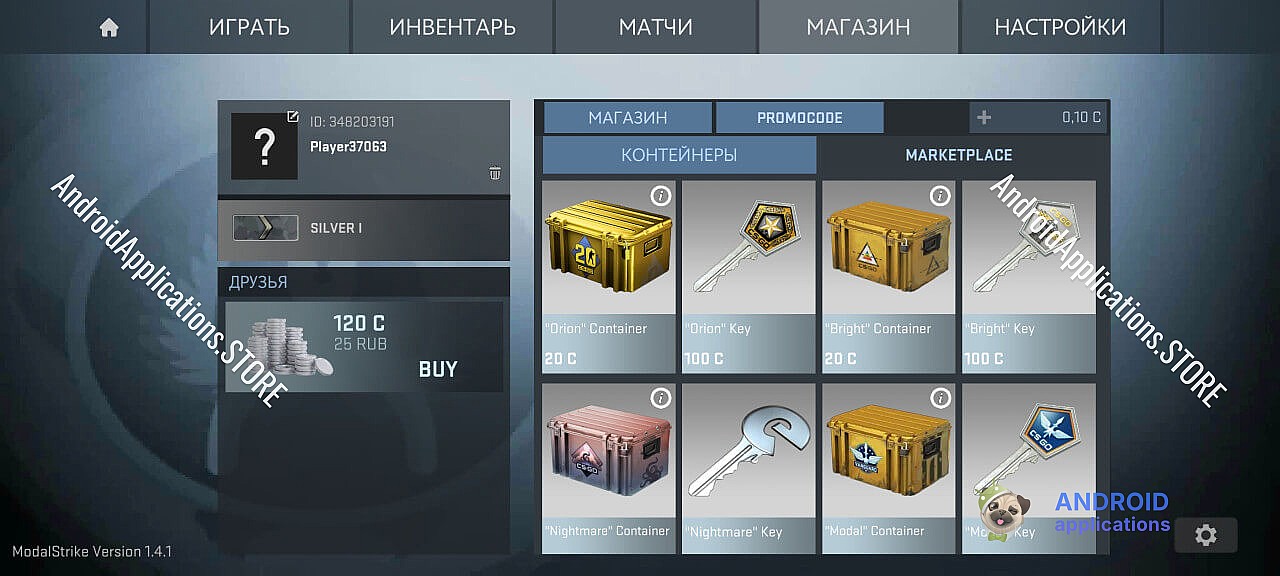Select the "Nightmare" Container item
Image resolution: width=1280 pixels, height=576 pixels.
[609, 466]
